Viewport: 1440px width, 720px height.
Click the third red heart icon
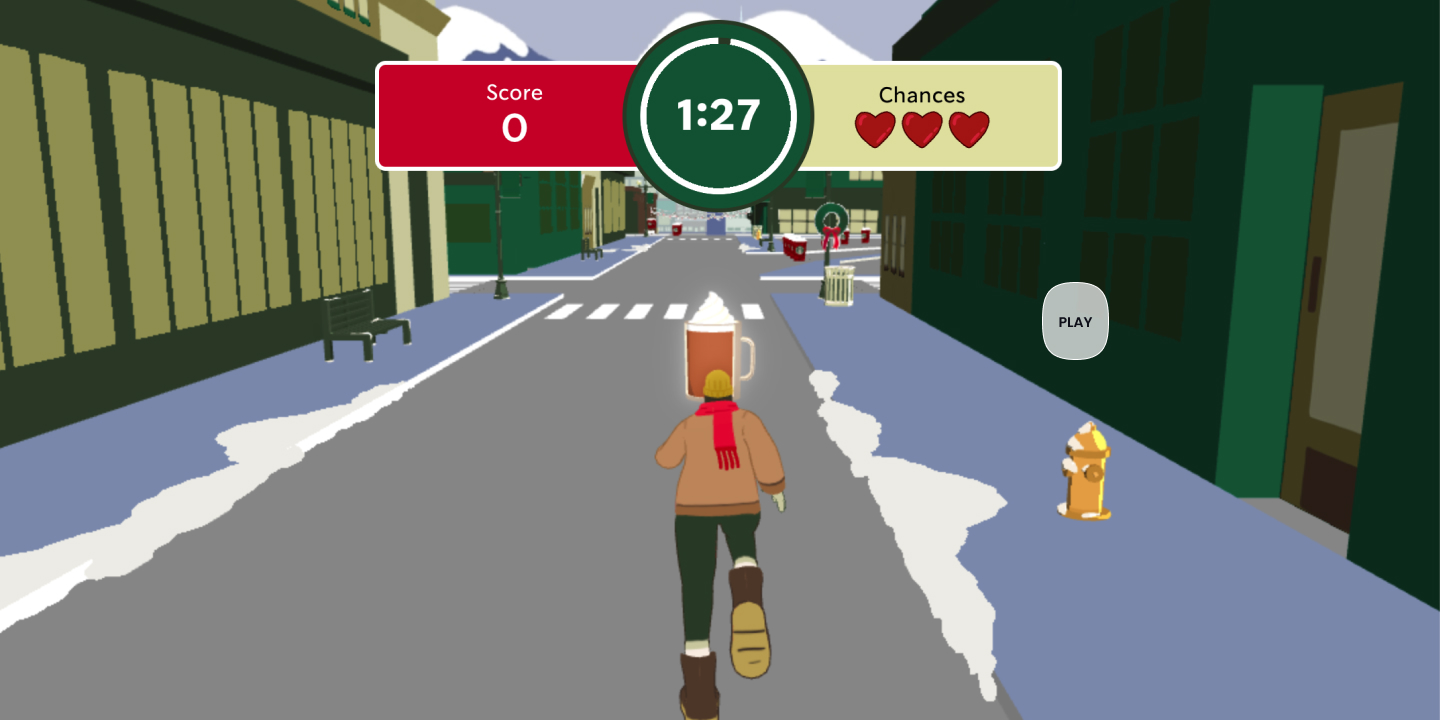(x=970, y=128)
